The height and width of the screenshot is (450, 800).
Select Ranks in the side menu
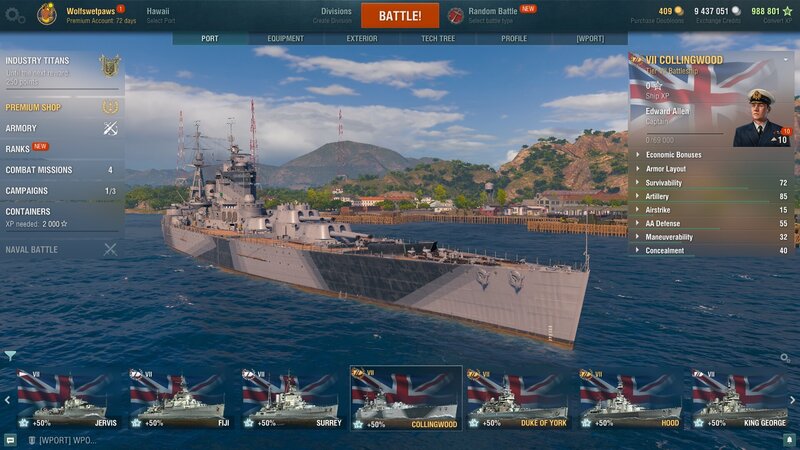point(18,149)
